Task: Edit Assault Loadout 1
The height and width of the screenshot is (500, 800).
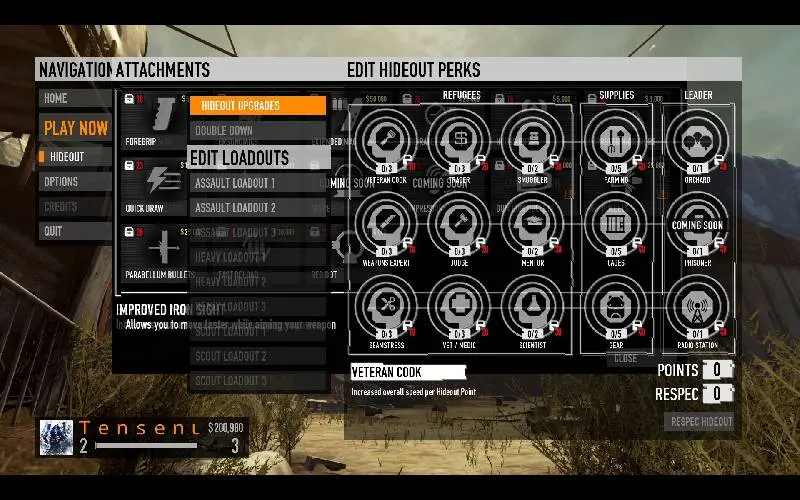Action: (258, 183)
